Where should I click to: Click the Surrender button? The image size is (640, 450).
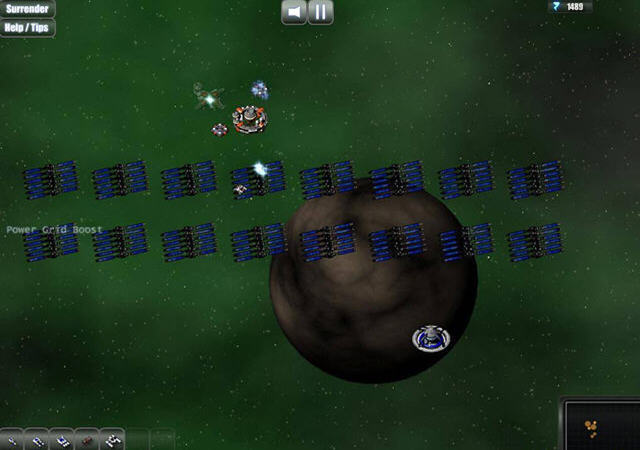point(27,9)
